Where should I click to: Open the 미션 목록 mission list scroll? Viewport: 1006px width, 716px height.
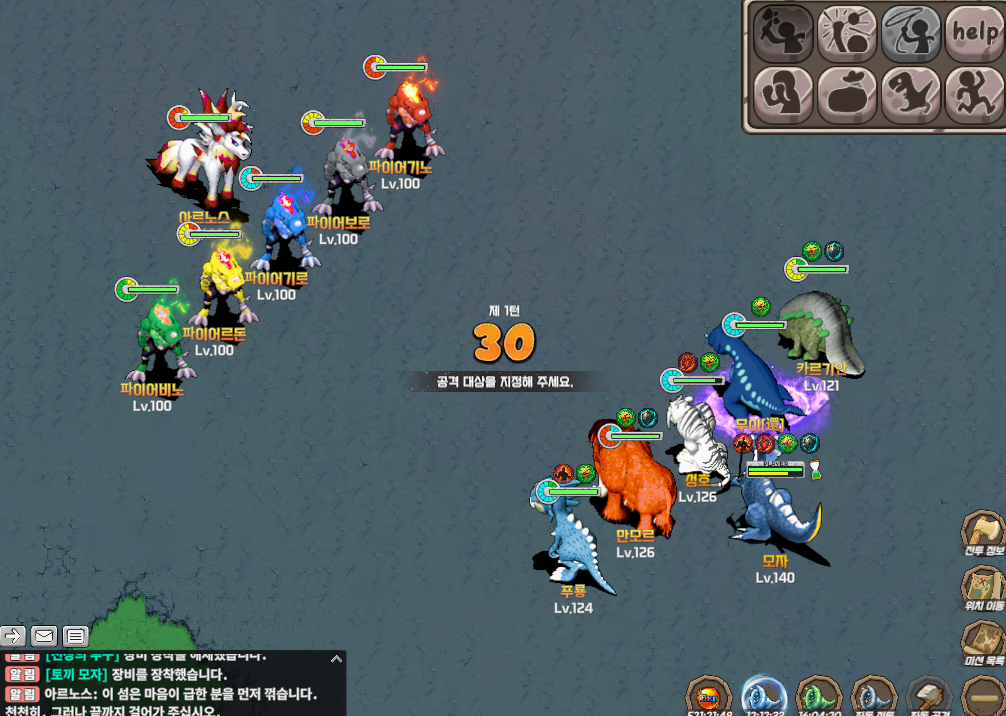pos(983,644)
